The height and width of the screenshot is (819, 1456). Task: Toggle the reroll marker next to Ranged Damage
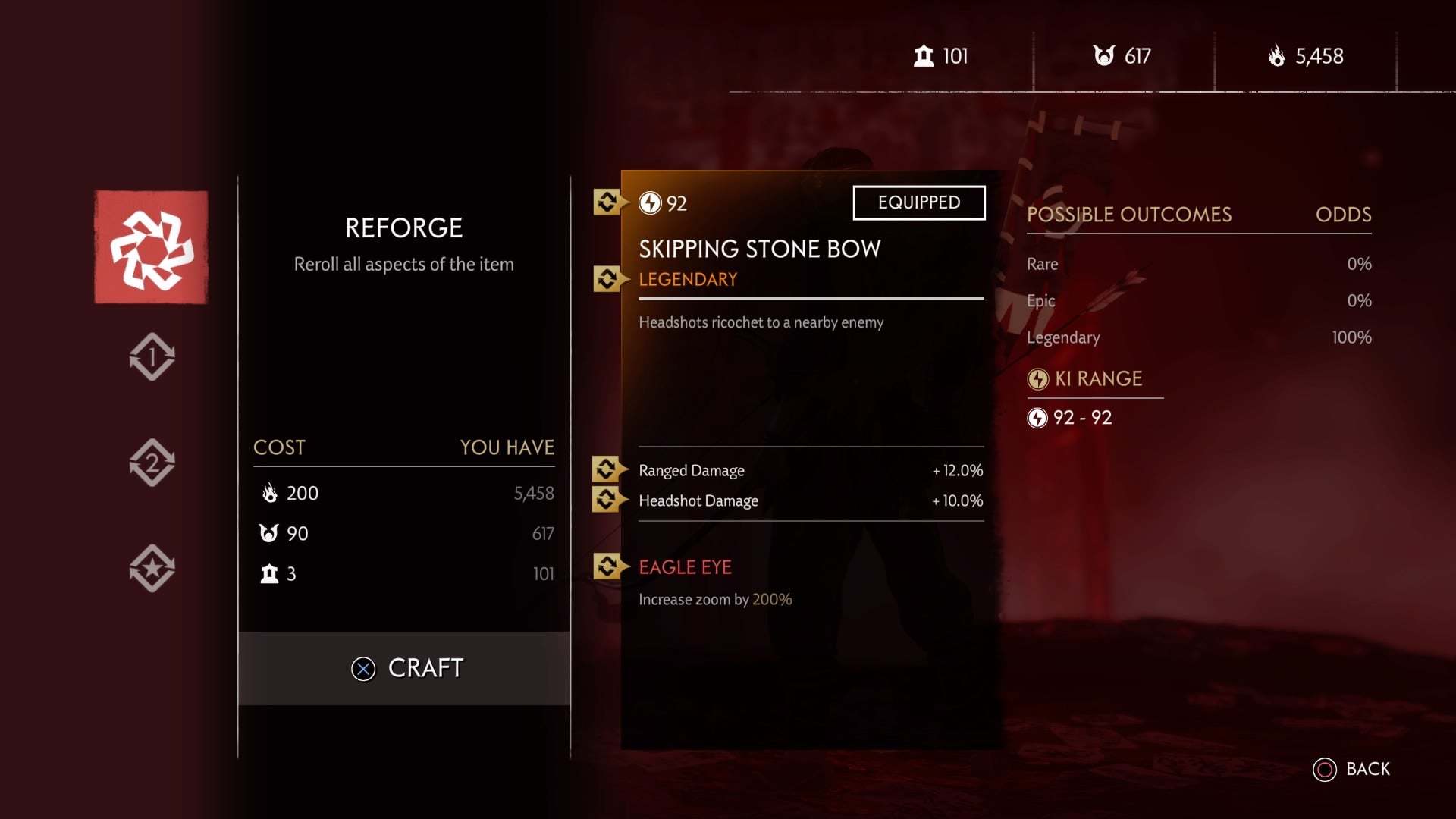(x=607, y=470)
